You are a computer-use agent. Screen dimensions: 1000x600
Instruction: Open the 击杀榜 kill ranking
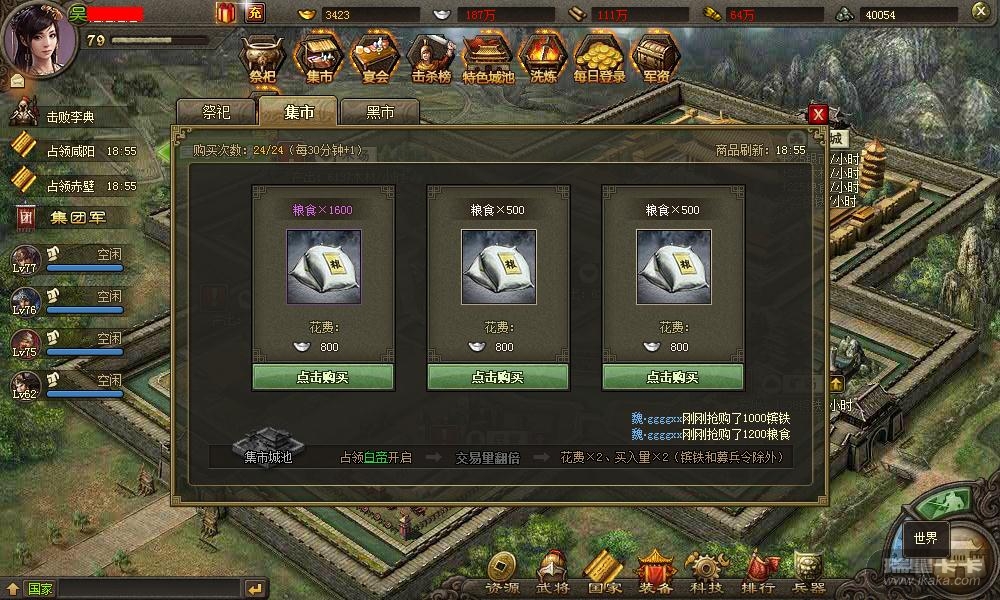[x=433, y=57]
